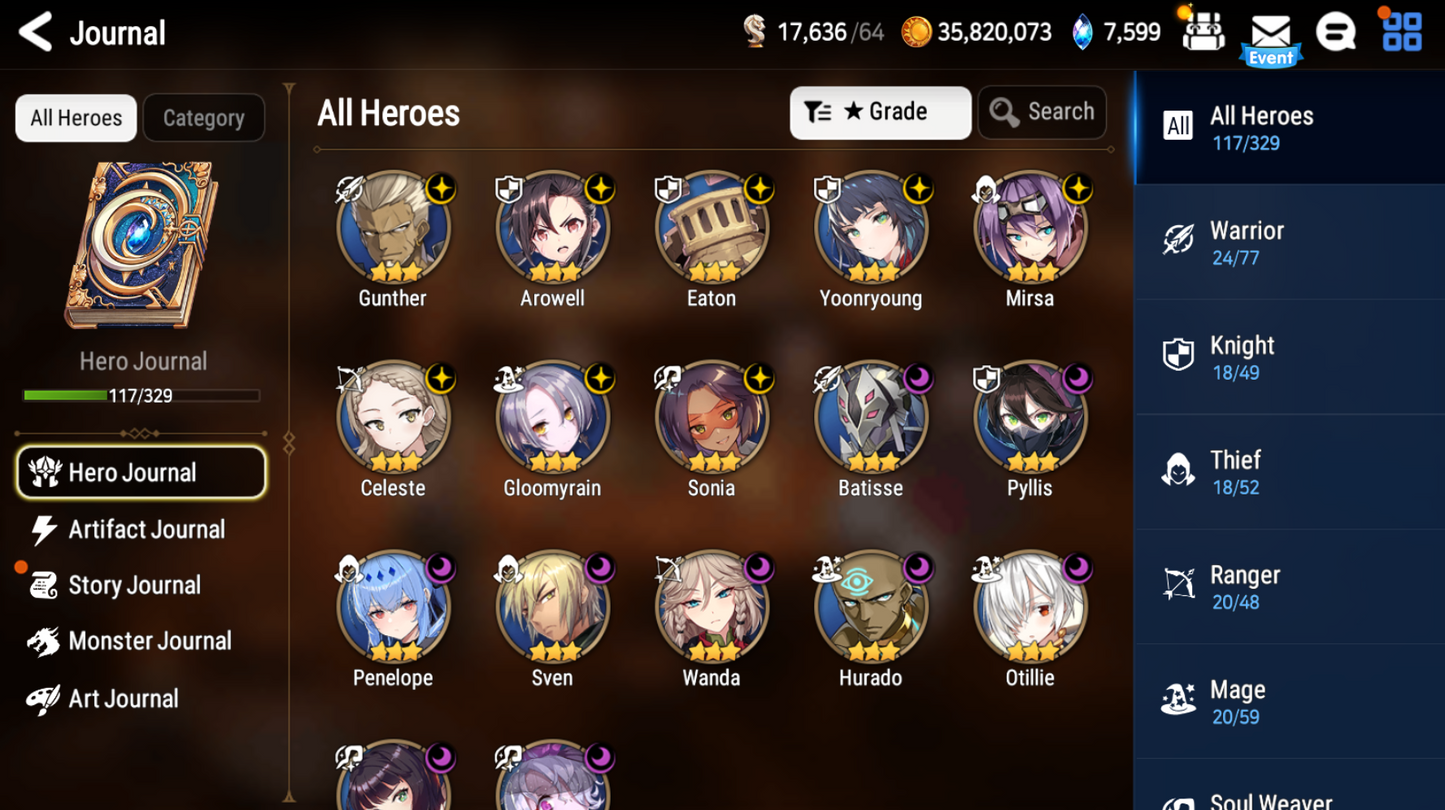Select the Knight class filter
The height and width of the screenshot is (810, 1445).
coord(1289,356)
